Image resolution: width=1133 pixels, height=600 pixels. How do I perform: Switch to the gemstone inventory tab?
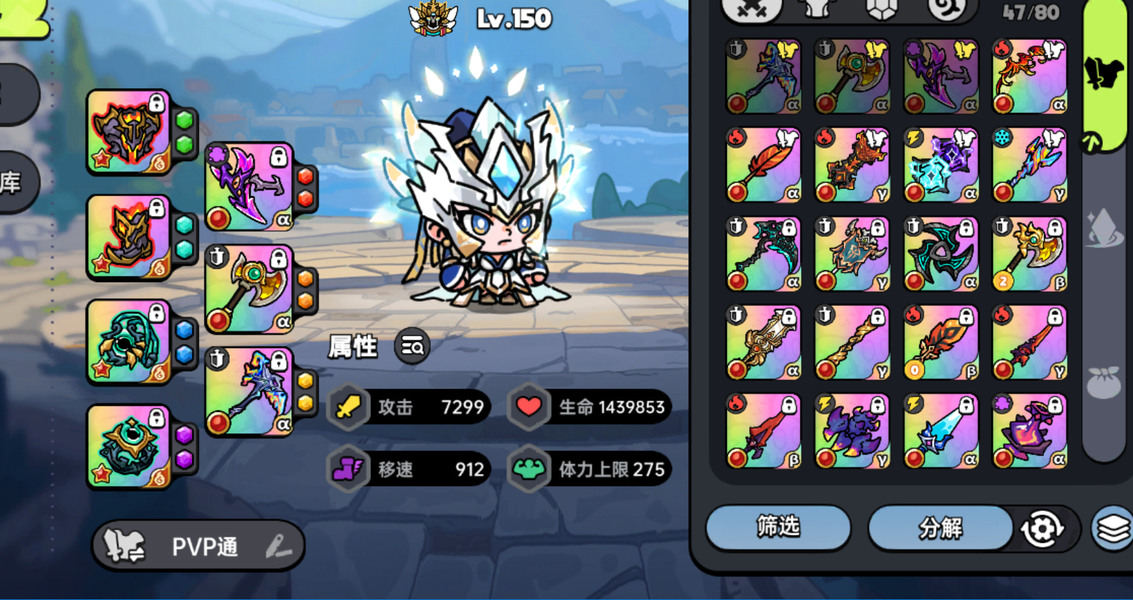tap(879, 8)
